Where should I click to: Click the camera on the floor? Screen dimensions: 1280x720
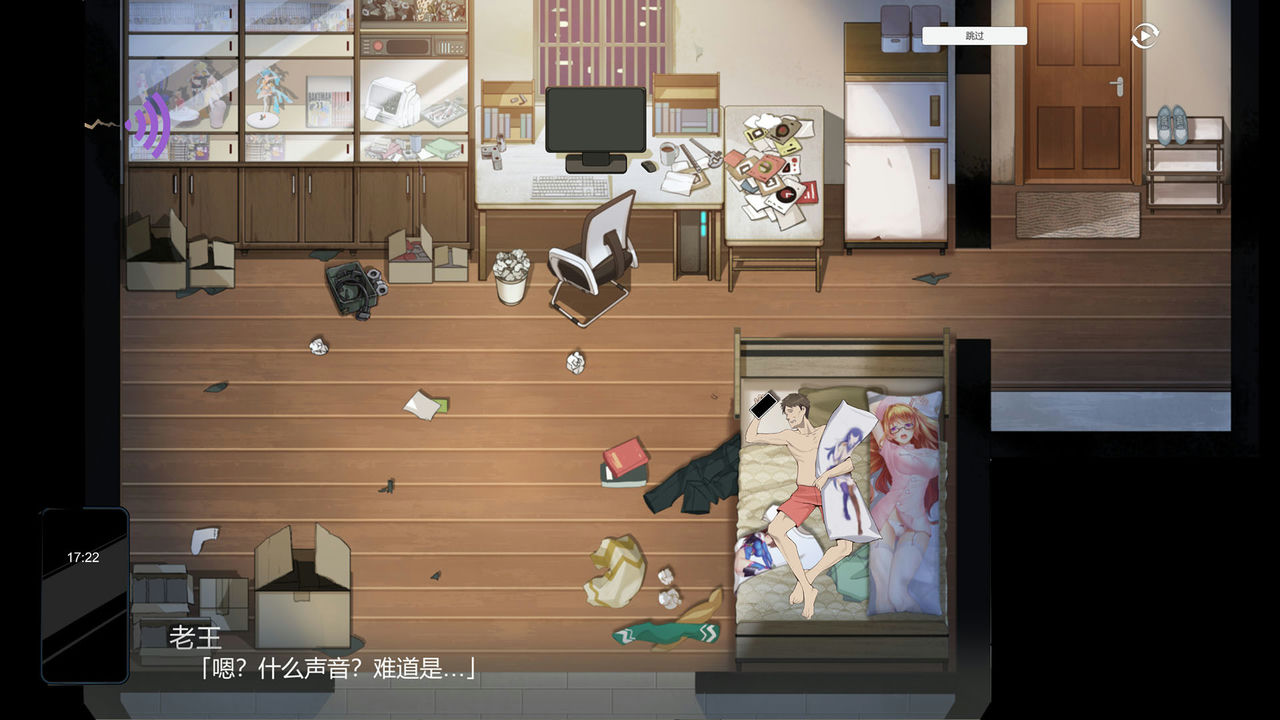(352, 284)
